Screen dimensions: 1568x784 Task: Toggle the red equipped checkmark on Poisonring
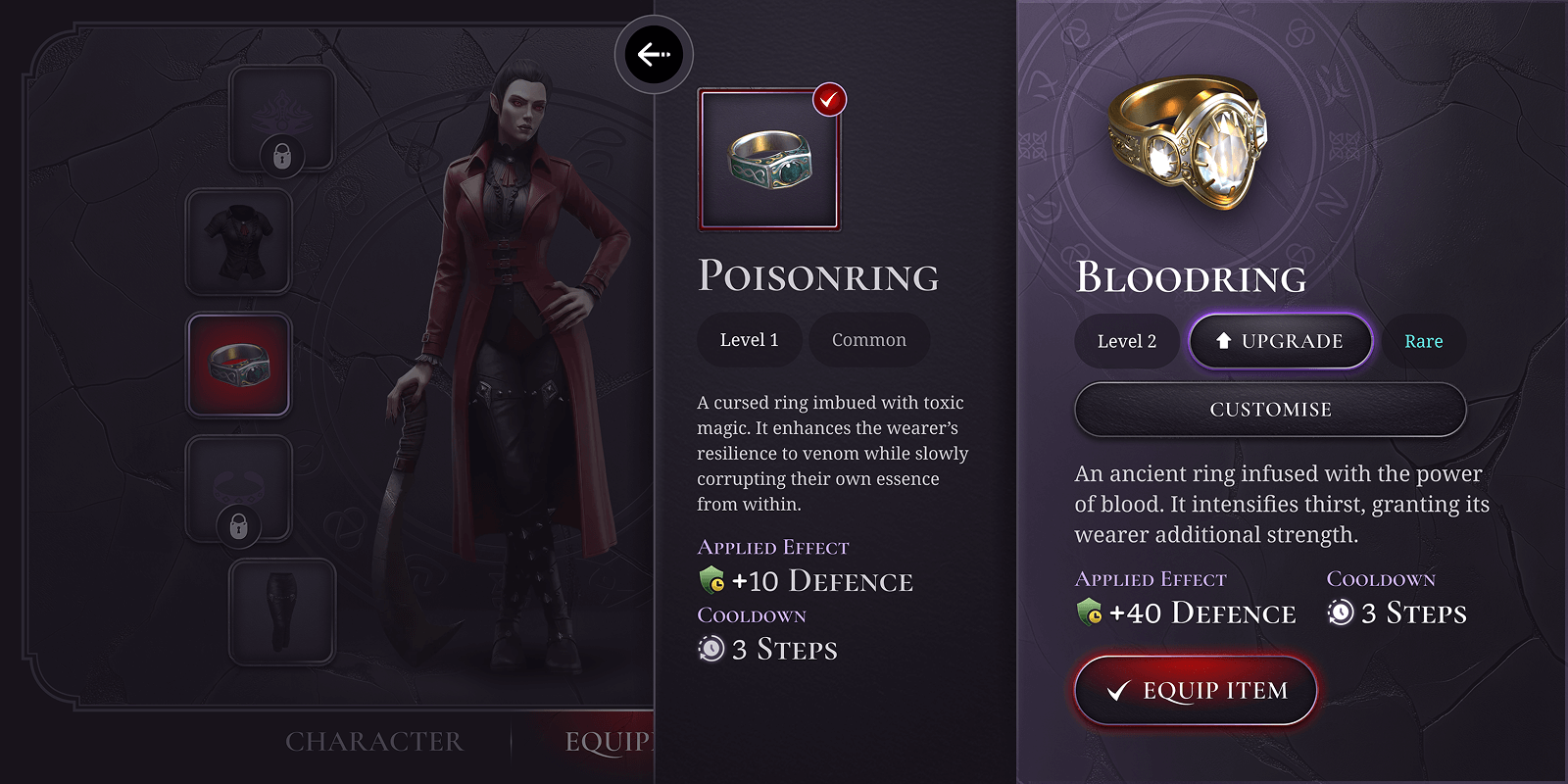click(828, 99)
